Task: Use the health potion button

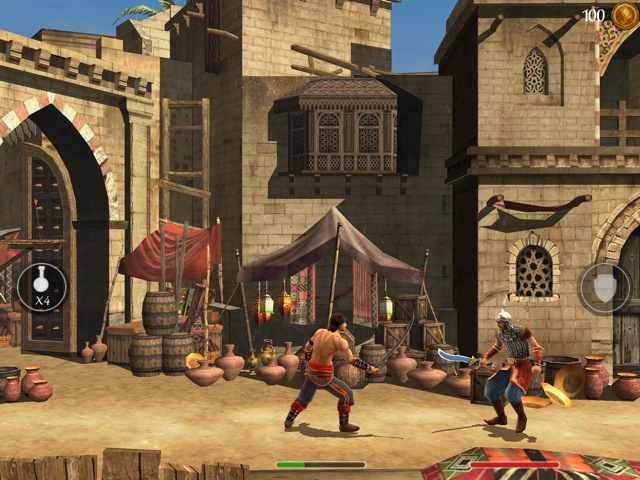Action: pos(42,288)
